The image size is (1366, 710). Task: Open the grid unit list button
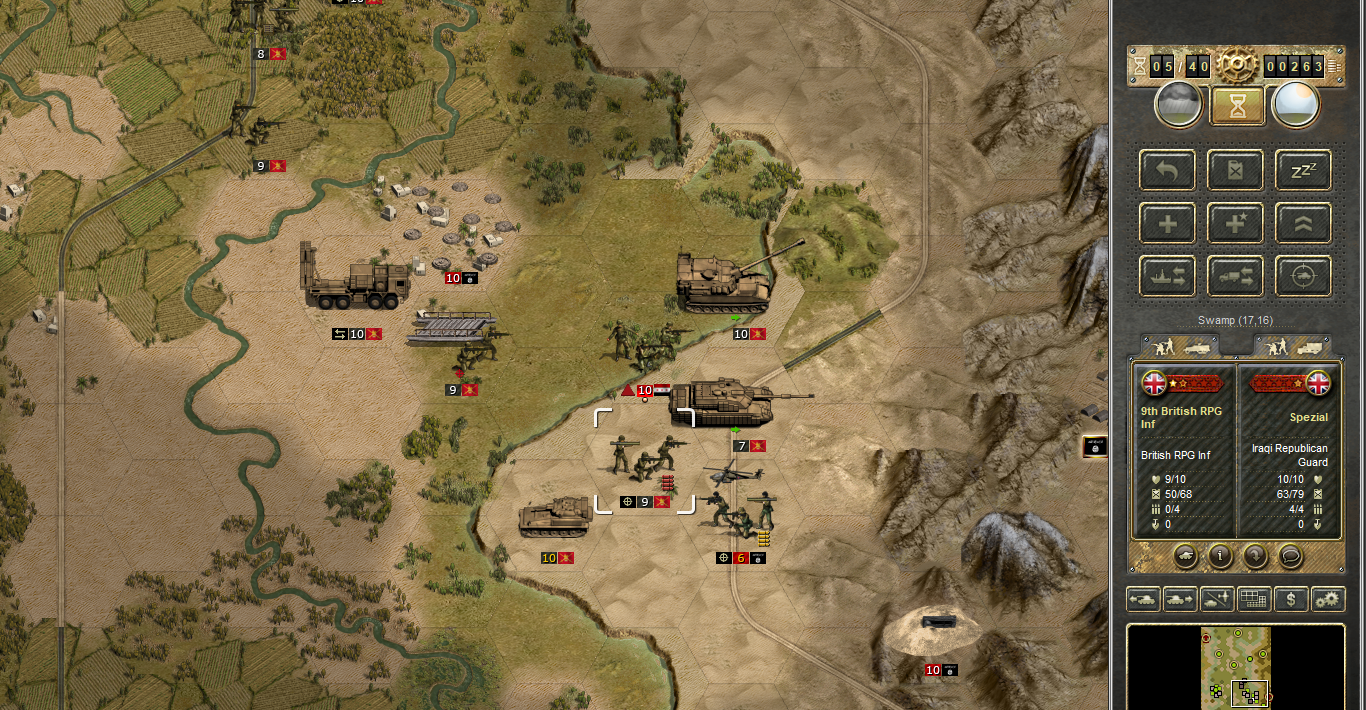click(x=1254, y=599)
